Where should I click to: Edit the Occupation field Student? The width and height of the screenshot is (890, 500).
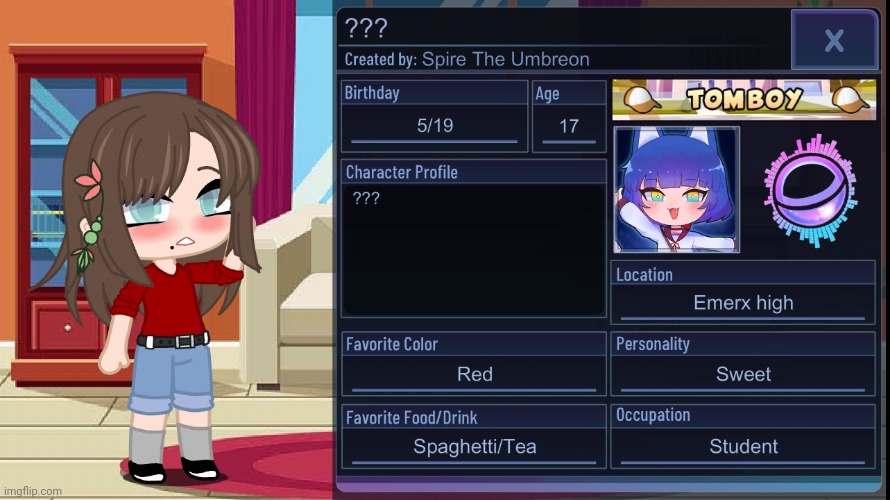click(743, 447)
